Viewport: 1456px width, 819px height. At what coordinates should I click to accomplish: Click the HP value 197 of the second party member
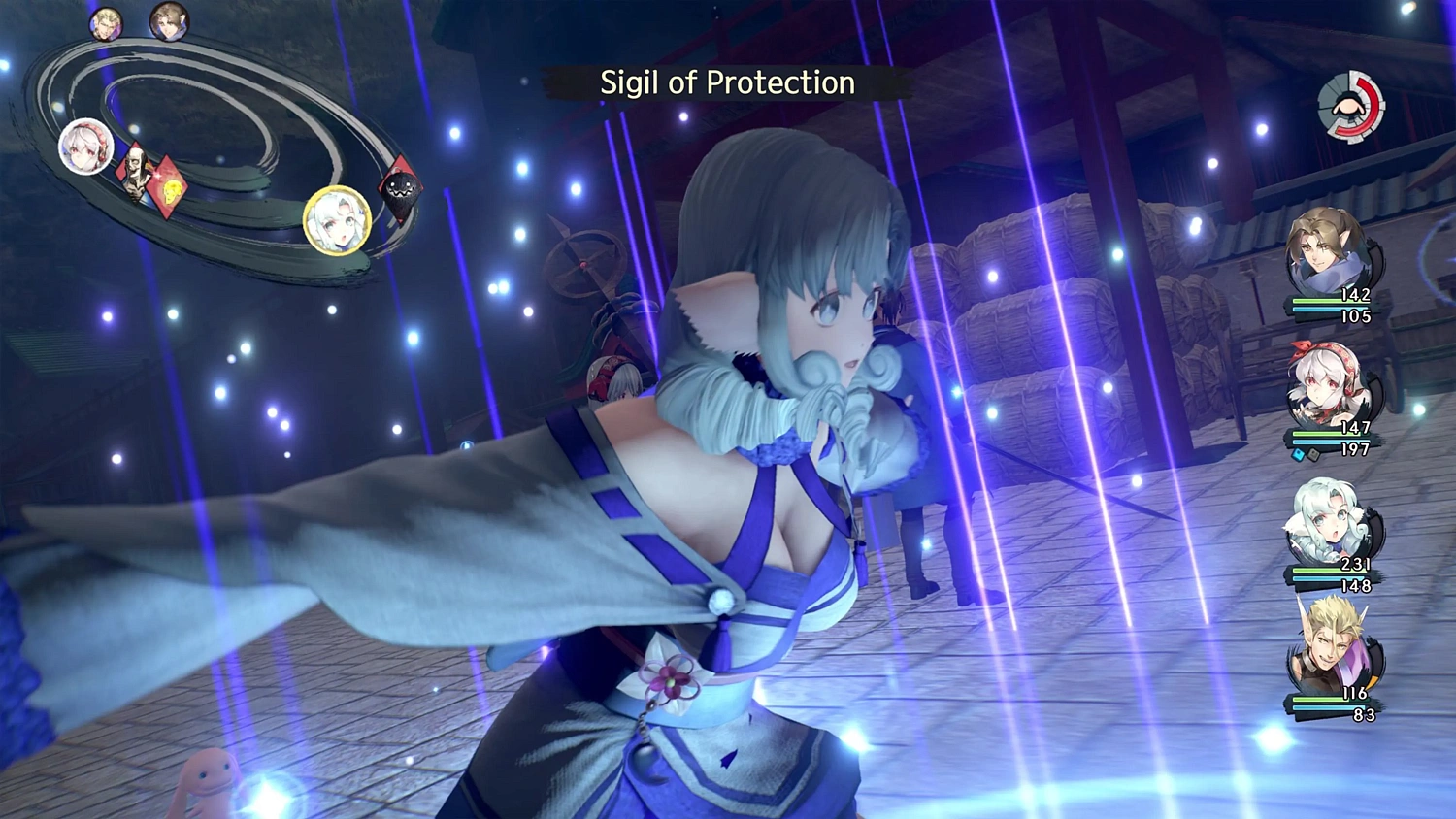(1355, 449)
